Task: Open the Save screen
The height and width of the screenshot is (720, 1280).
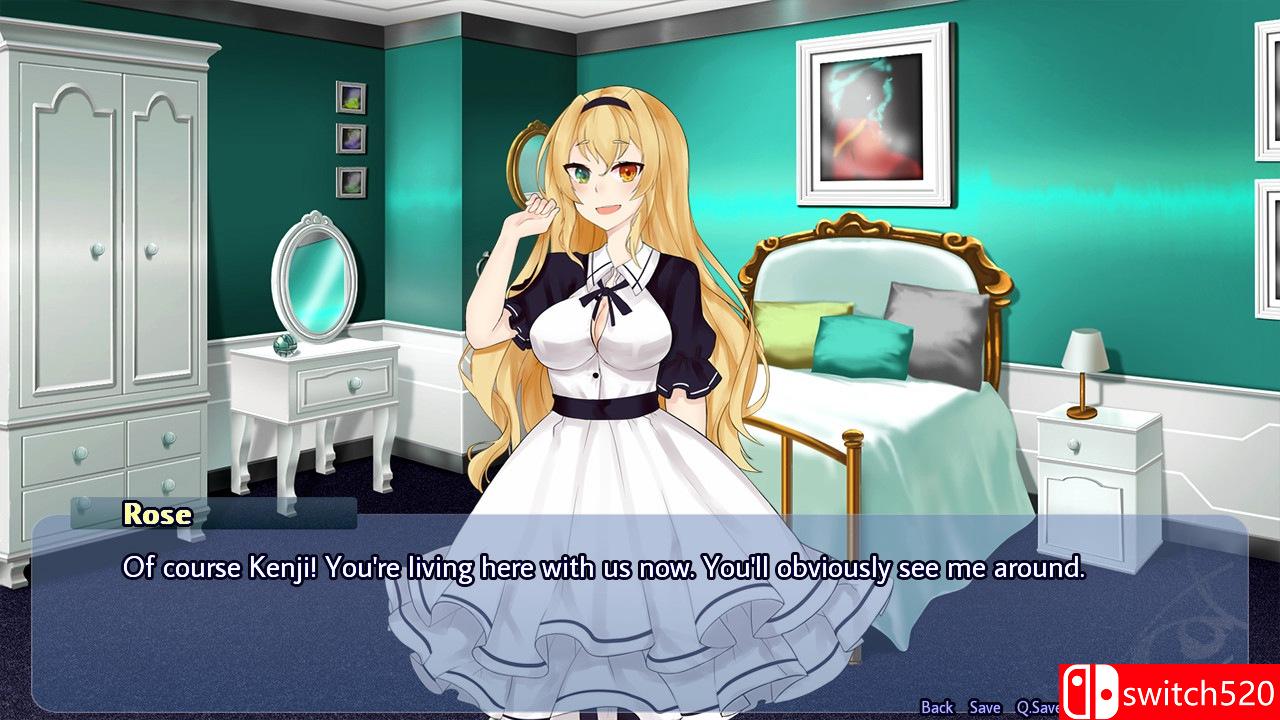Action: (982, 706)
